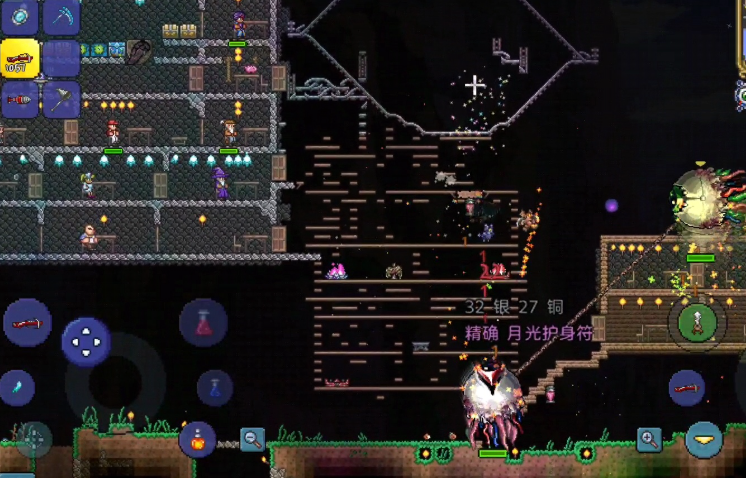This screenshot has width=746, height=478.
Task: Tap the green attack joystick button
Action: coord(696,322)
